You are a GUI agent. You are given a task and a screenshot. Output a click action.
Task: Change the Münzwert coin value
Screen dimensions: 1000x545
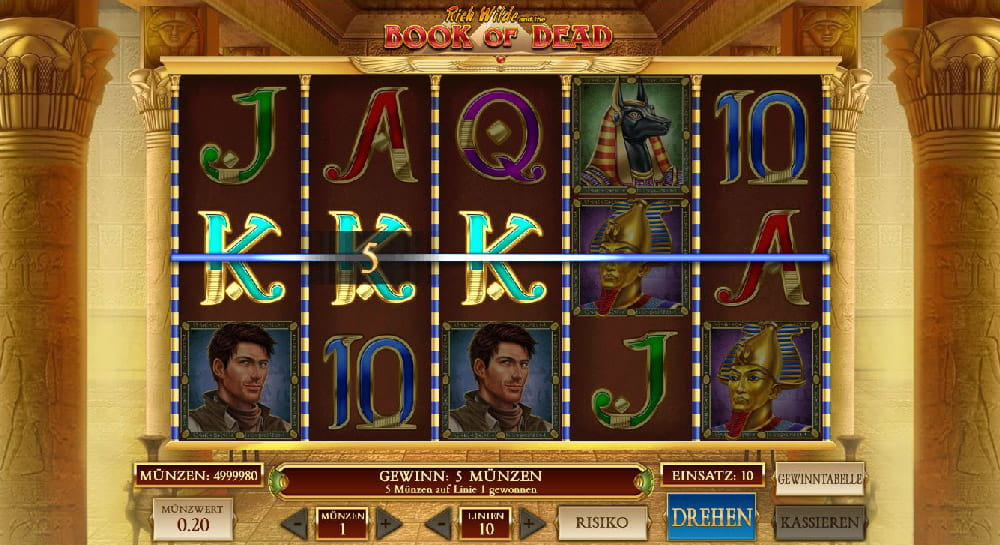[x=193, y=520]
